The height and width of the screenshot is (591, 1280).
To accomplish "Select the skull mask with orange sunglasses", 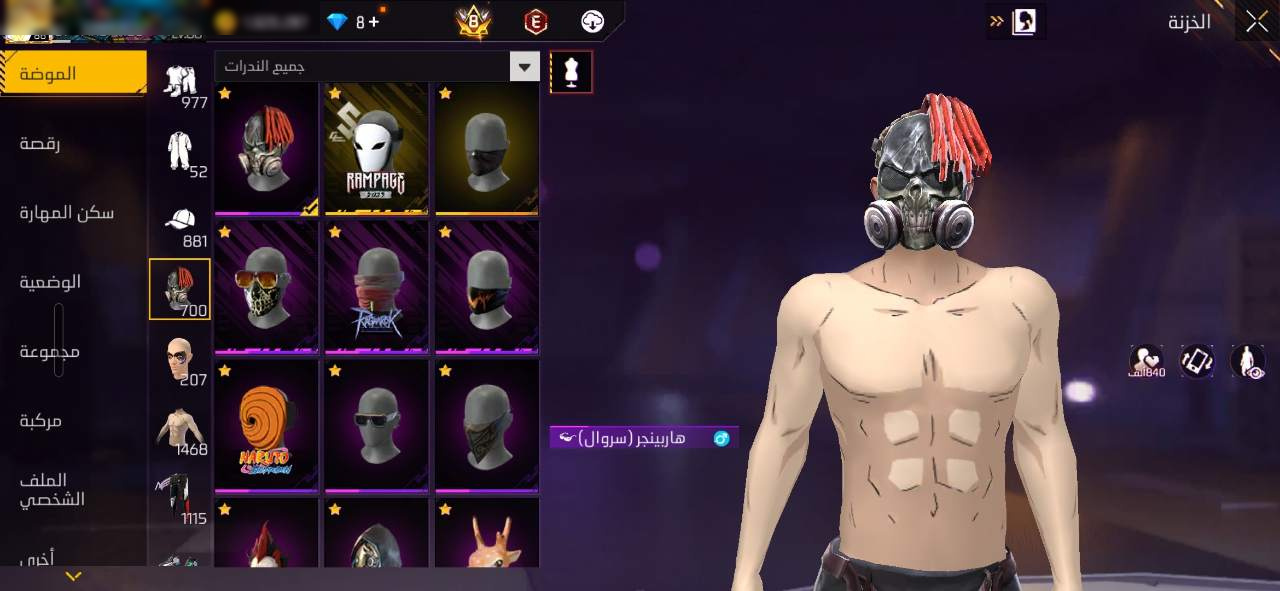I will pos(267,287).
